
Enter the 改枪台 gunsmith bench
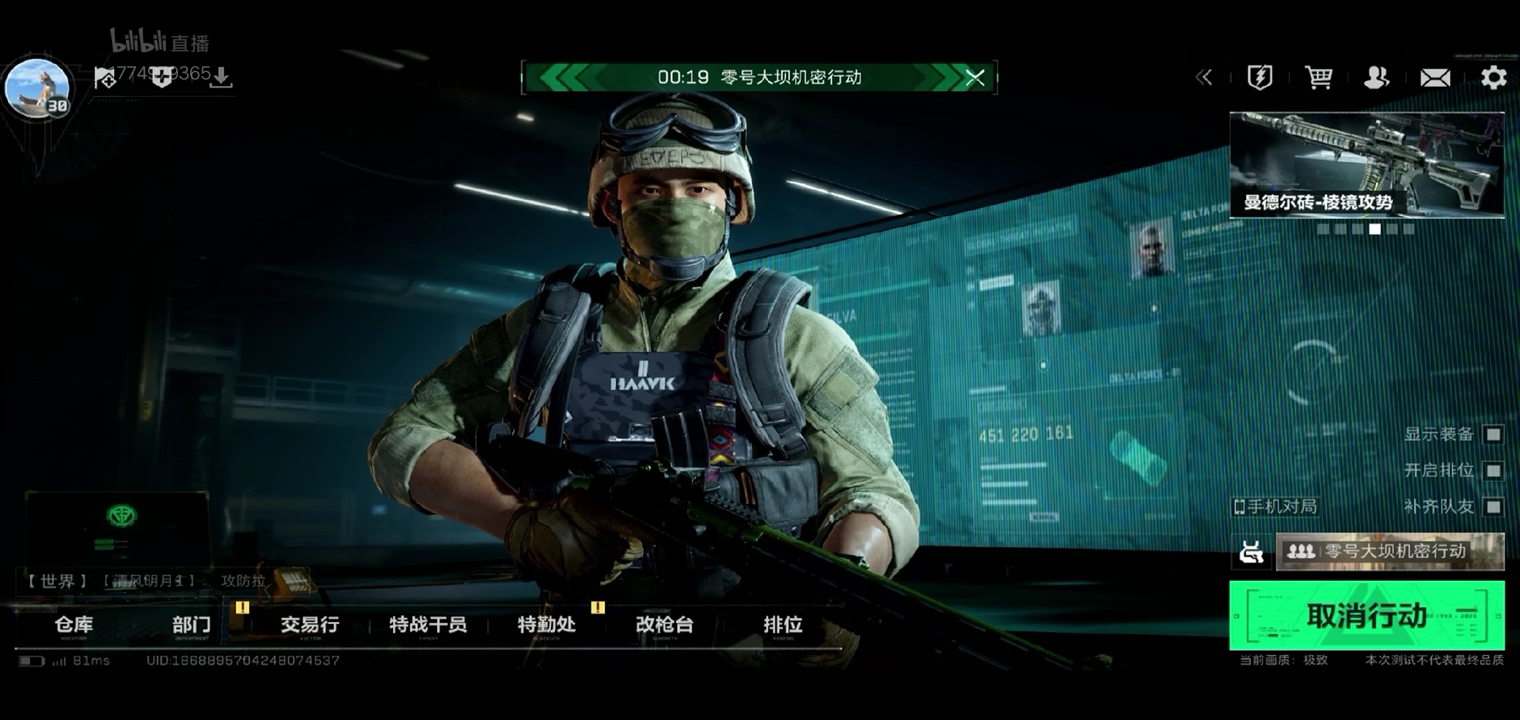point(664,625)
